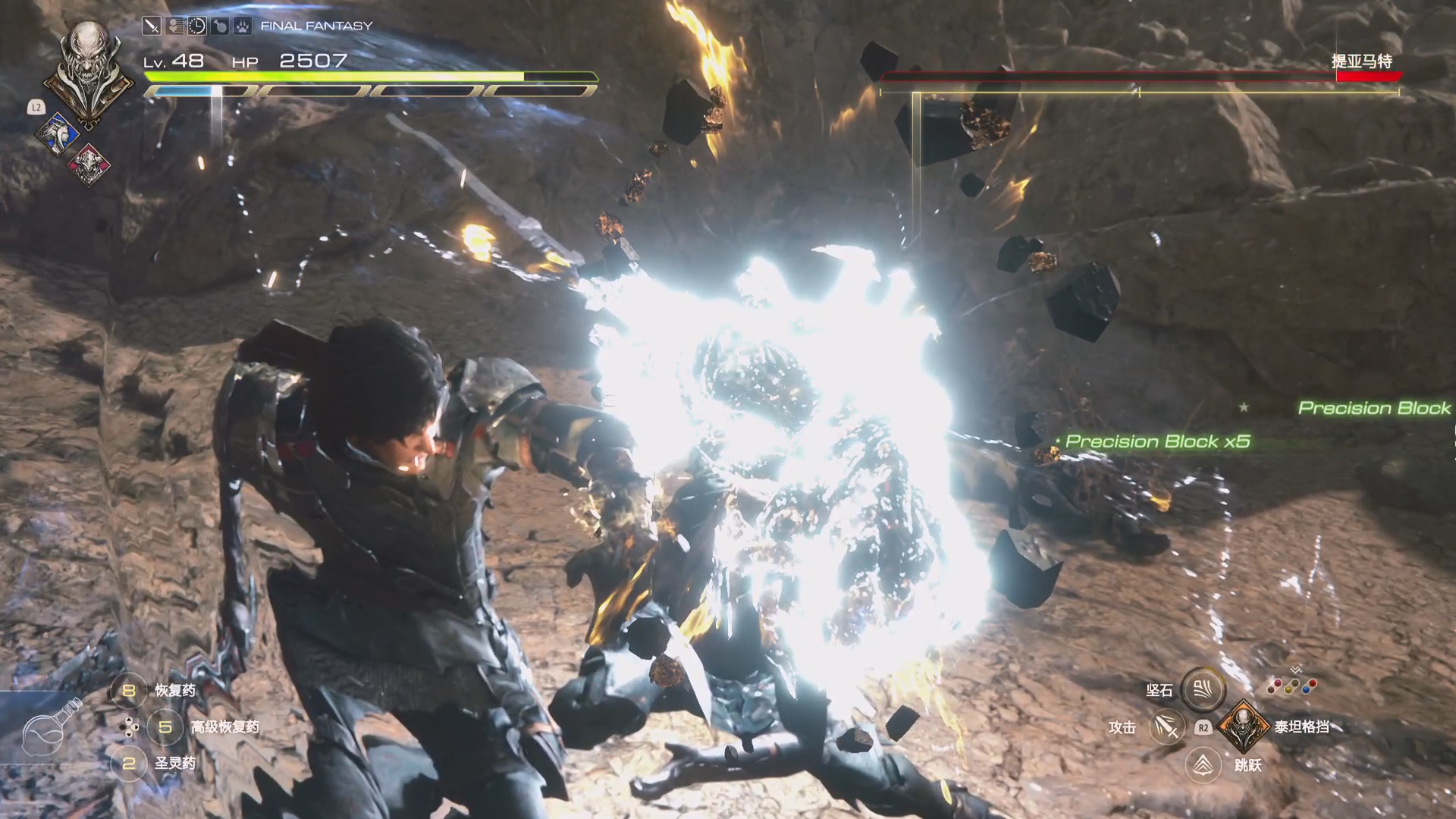This screenshot has width=1456, height=819.
Task: Switch to the blue Shiva eikon
Action: click(58, 134)
